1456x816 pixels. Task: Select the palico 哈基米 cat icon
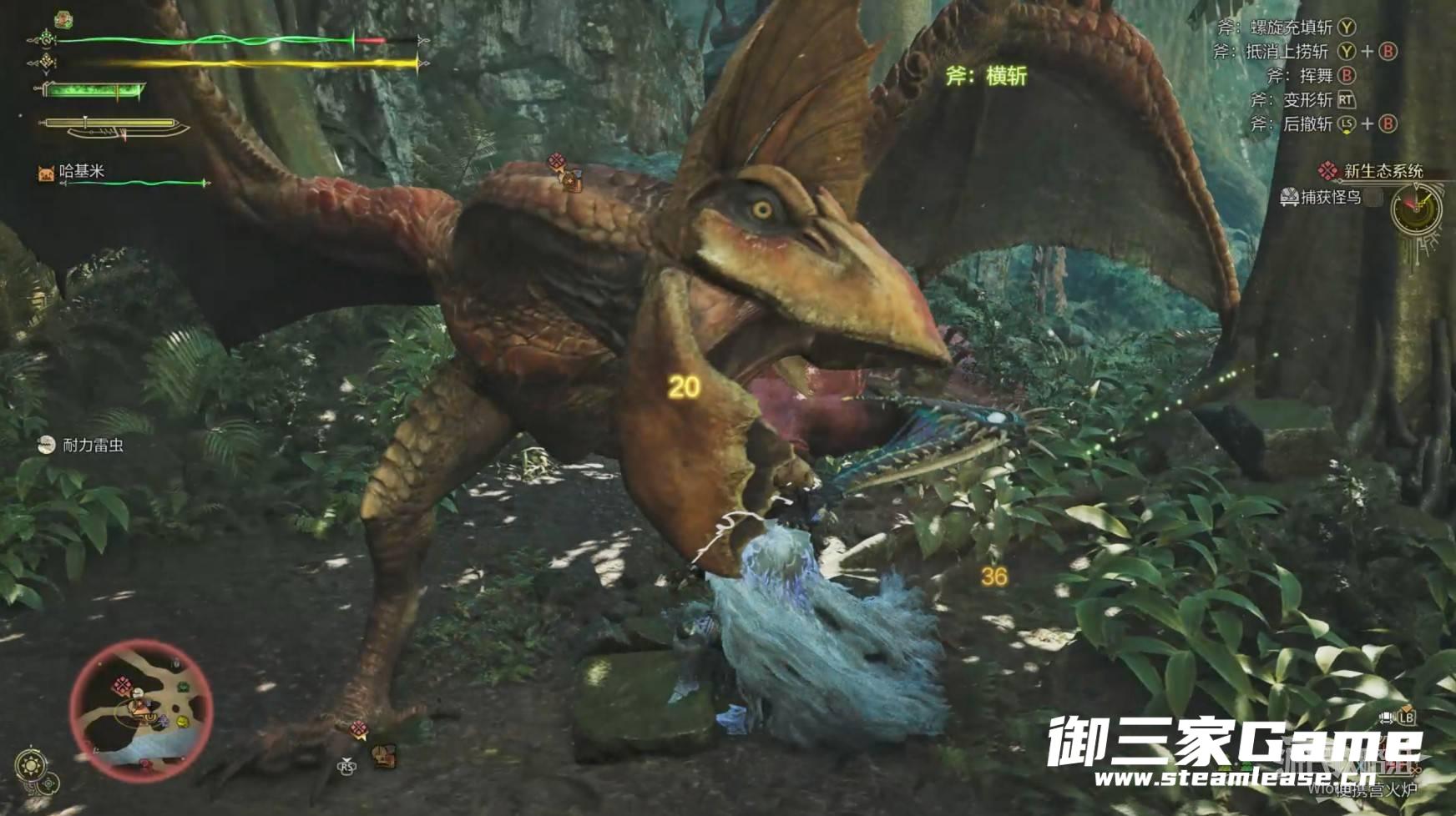45,172
